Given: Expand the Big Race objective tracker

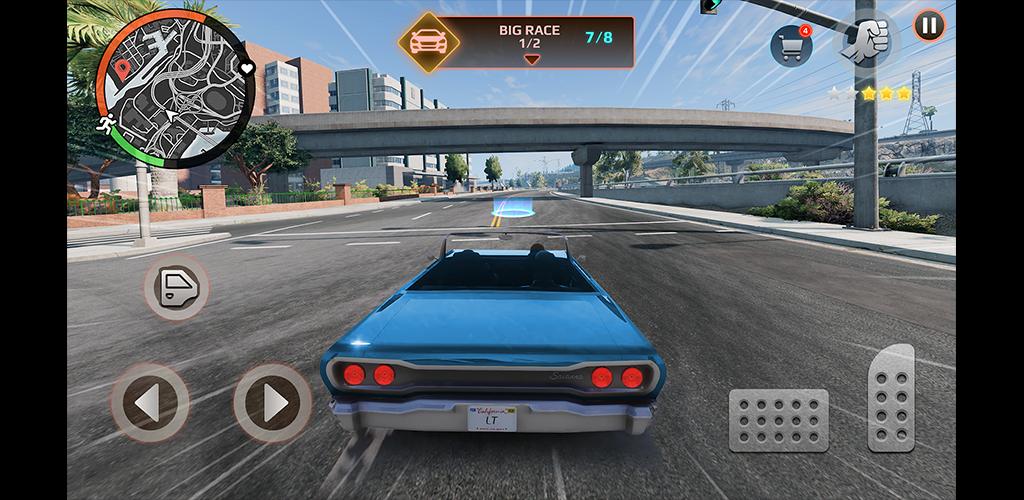Looking at the screenshot, I should [x=532, y=59].
